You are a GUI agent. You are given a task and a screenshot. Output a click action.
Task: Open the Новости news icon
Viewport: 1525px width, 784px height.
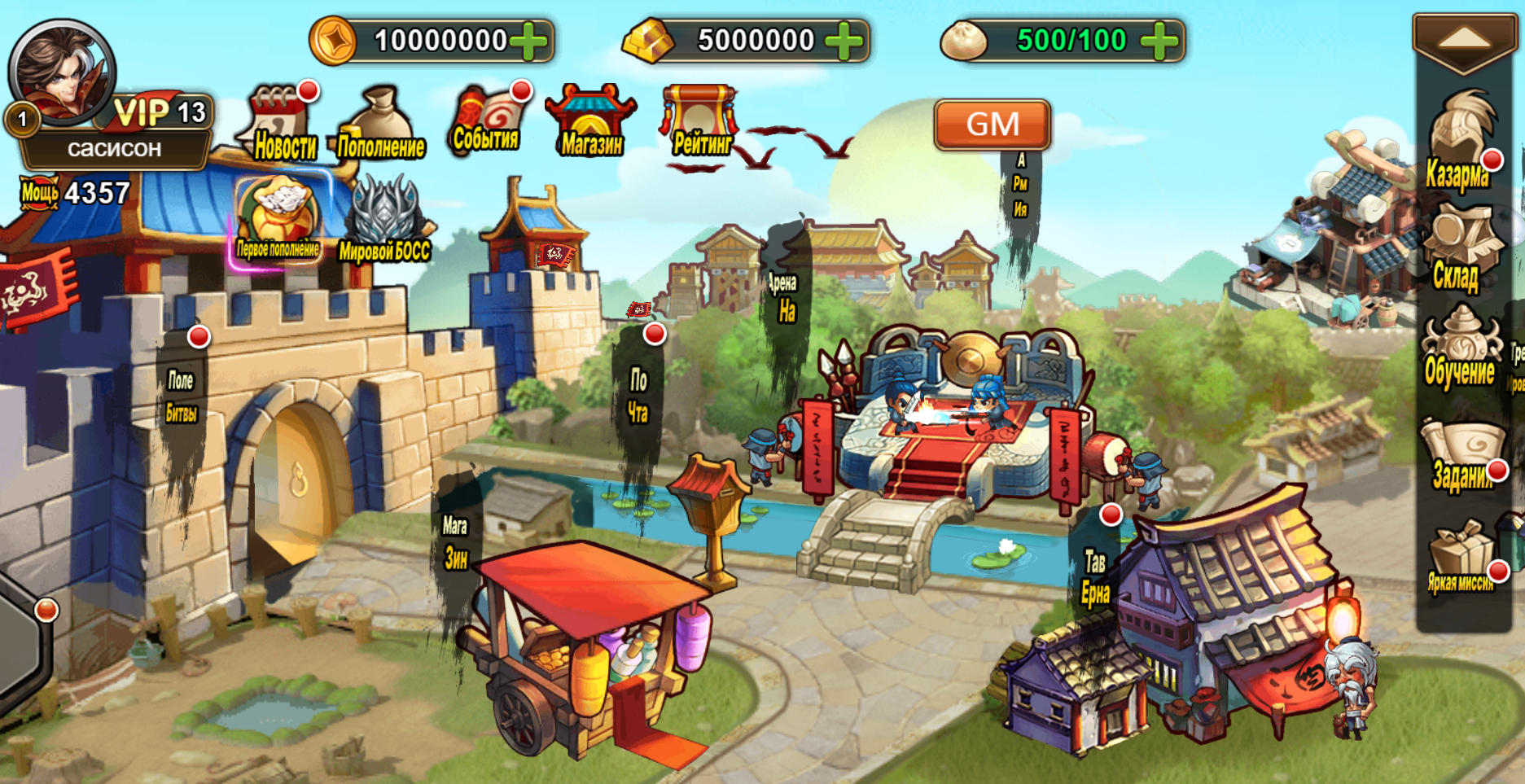click(281, 122)
